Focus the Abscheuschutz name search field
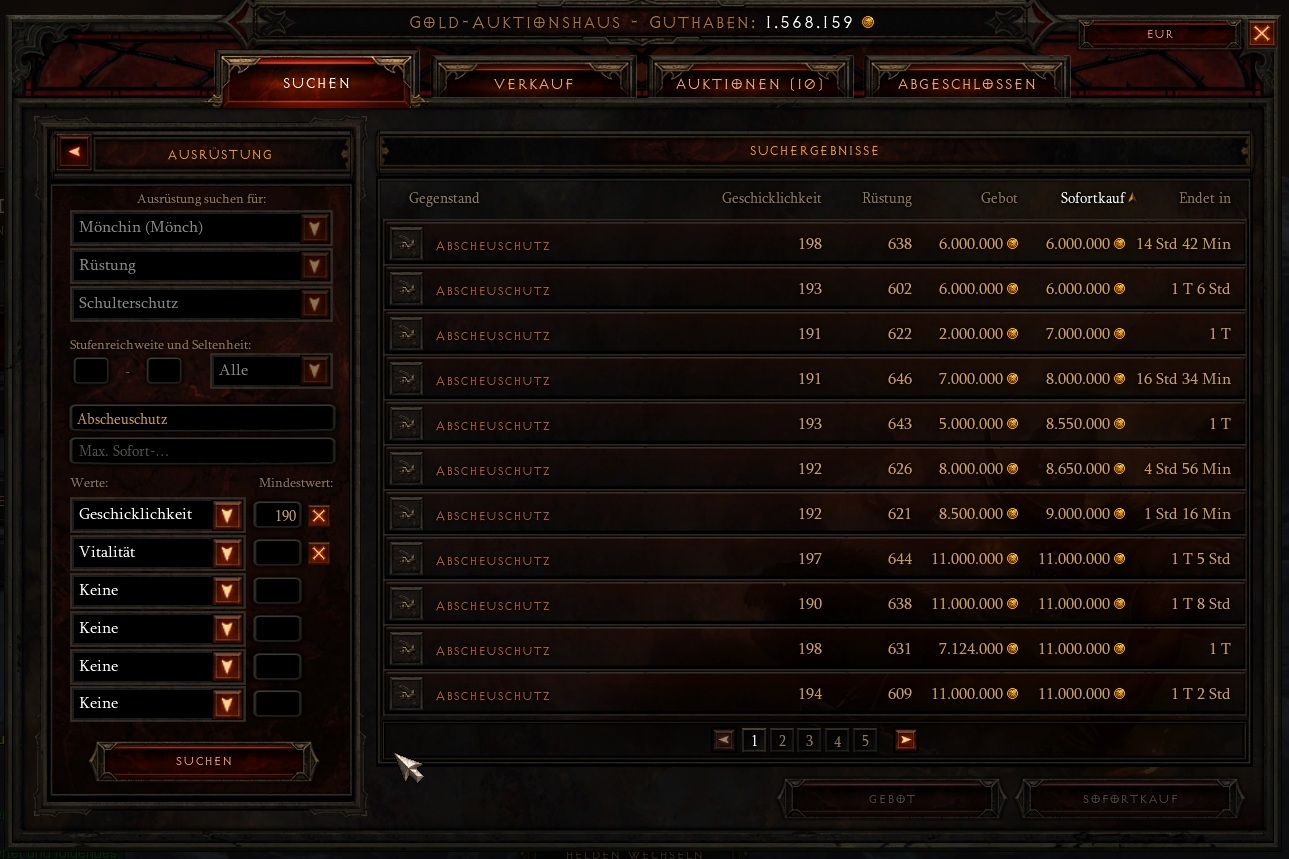Screen dimensions: 1289x859 [202, 419]
